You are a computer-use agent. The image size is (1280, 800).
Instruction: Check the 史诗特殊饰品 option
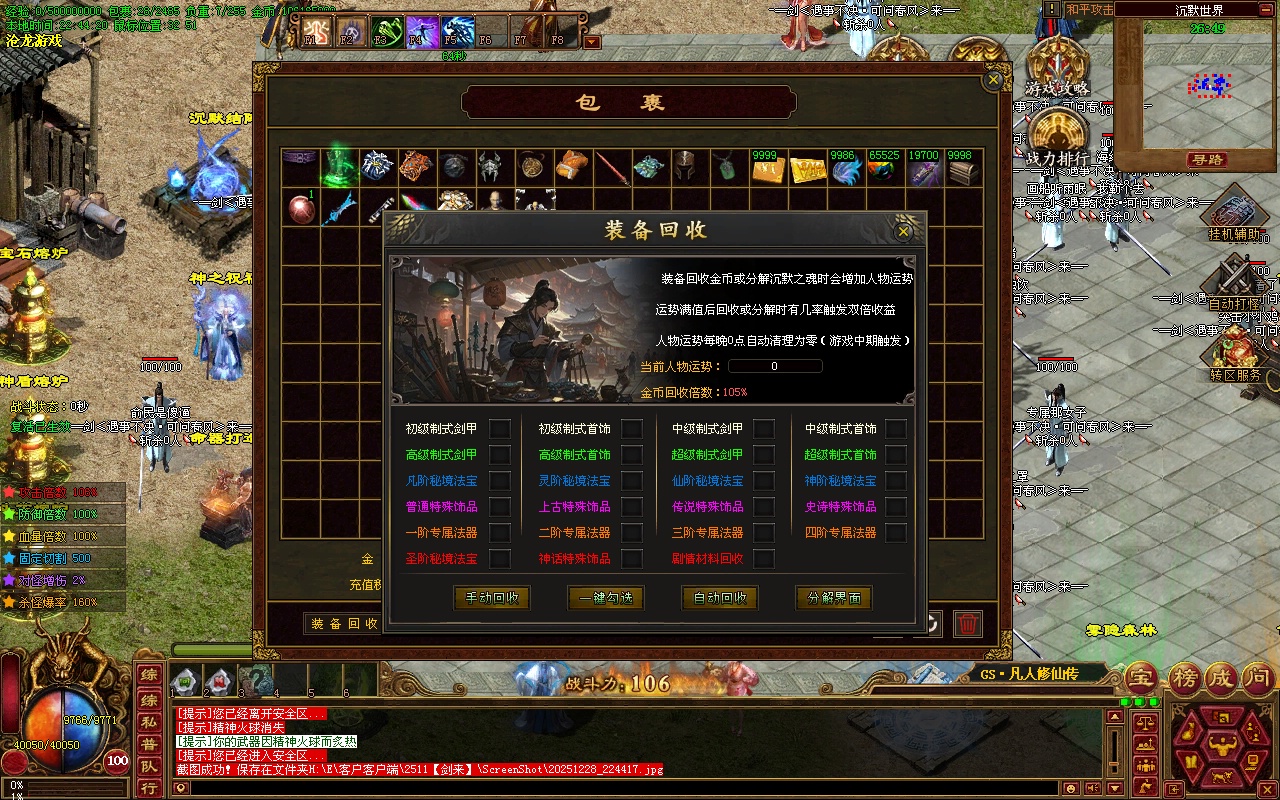[x=896, y=507]
